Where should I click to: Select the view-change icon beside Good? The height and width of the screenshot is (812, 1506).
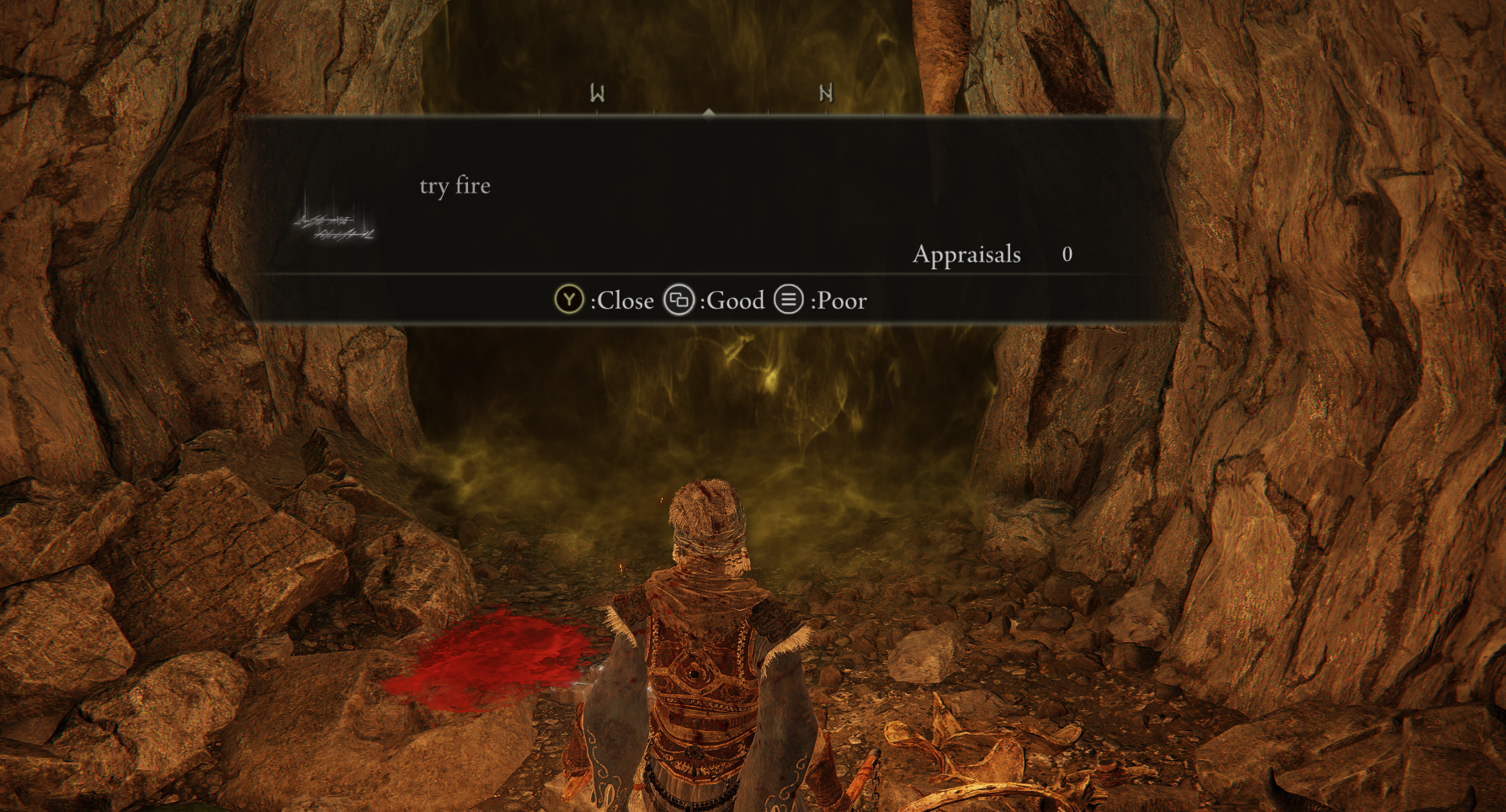(678, 300)
